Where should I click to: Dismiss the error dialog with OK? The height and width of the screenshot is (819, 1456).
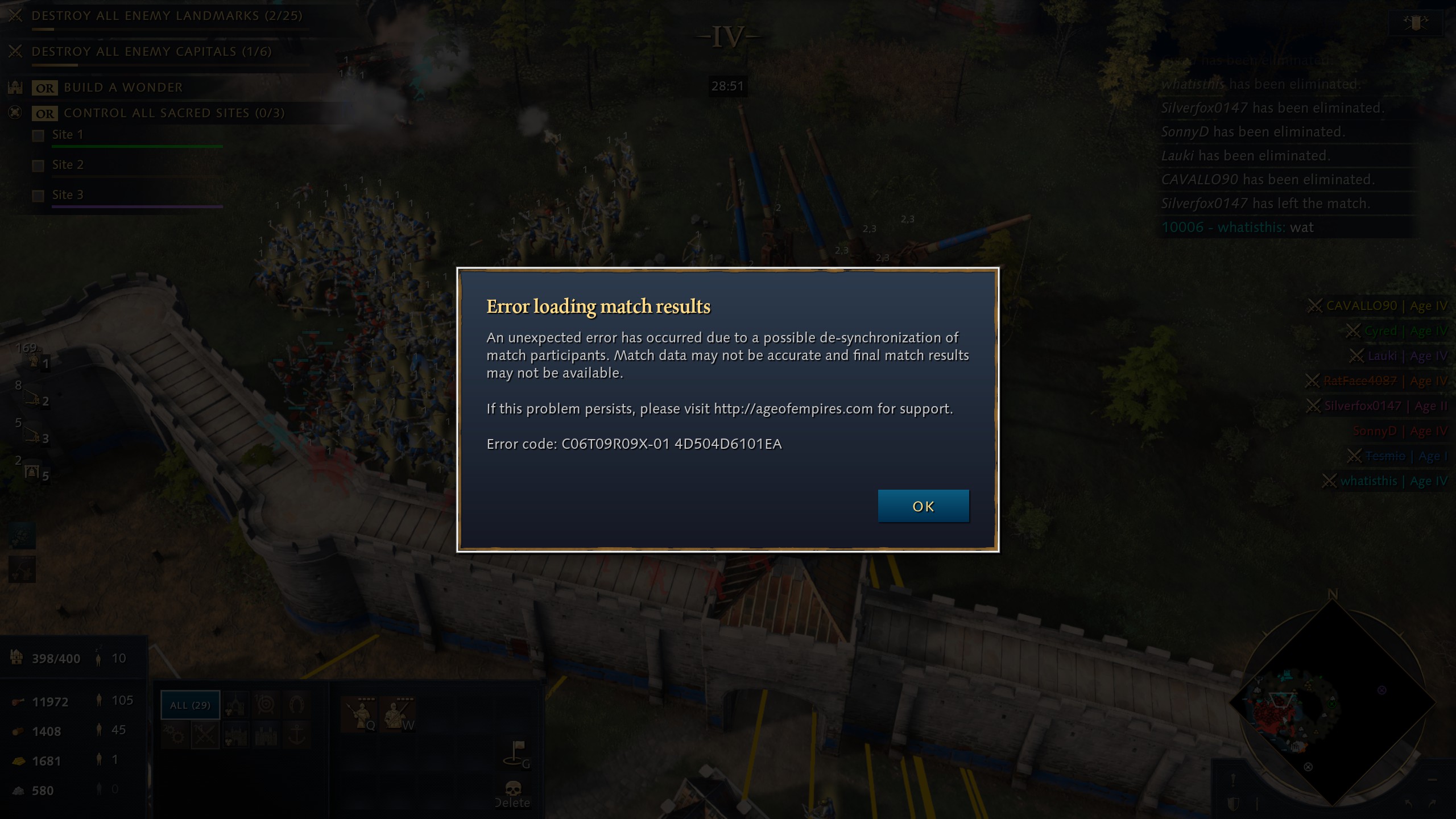[x=923, y=506]
